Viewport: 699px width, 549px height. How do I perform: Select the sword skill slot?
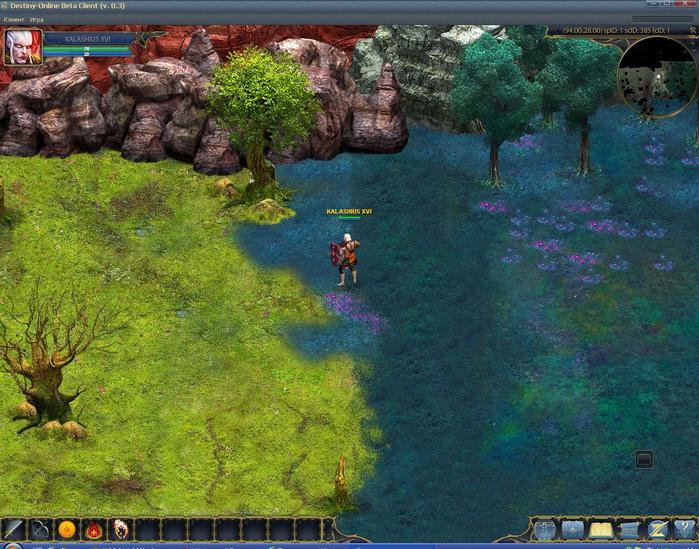tap(13, 529)
